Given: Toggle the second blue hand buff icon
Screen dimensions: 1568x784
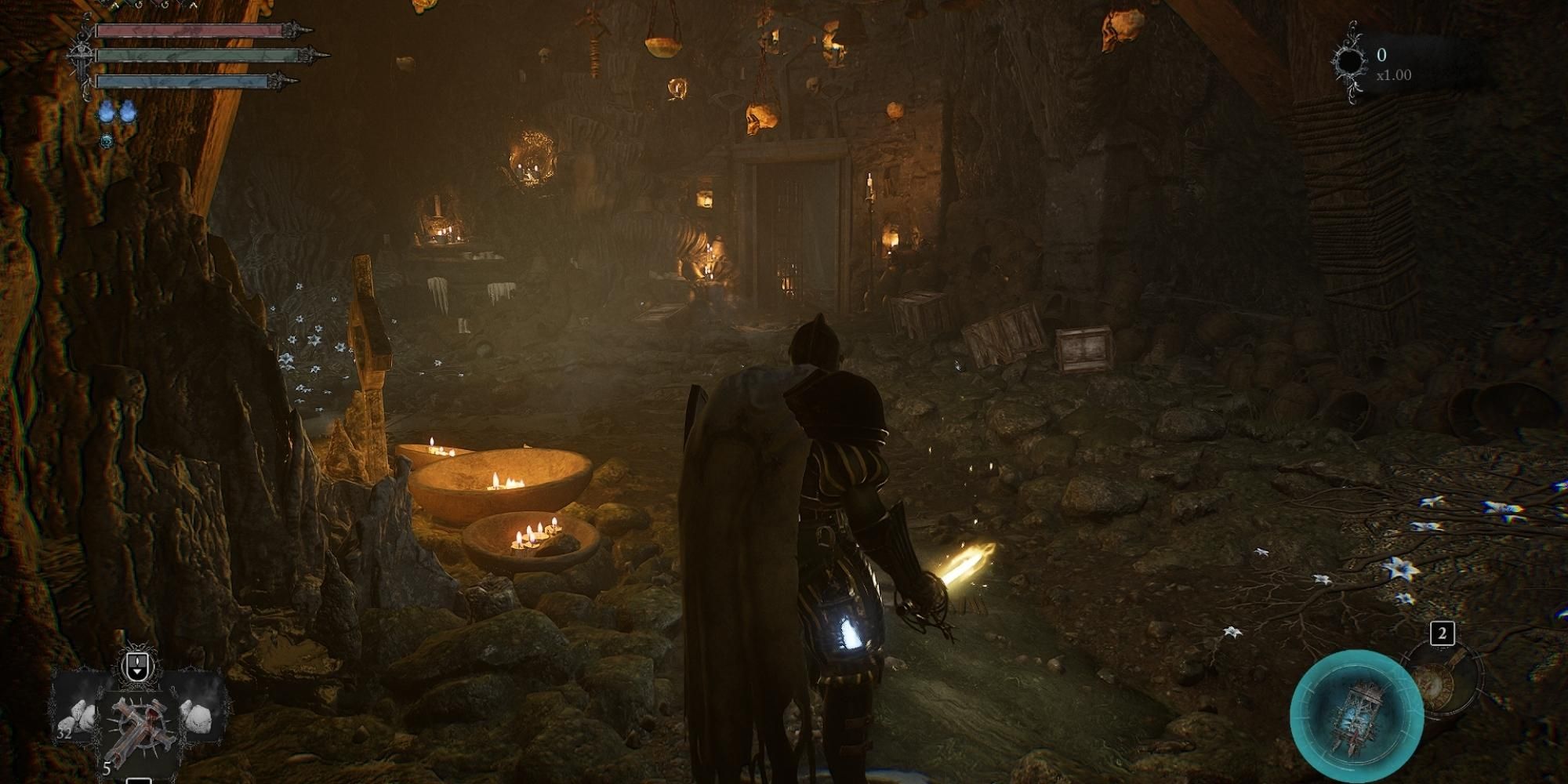Looking at the screenshot, I should coord(129,113).
